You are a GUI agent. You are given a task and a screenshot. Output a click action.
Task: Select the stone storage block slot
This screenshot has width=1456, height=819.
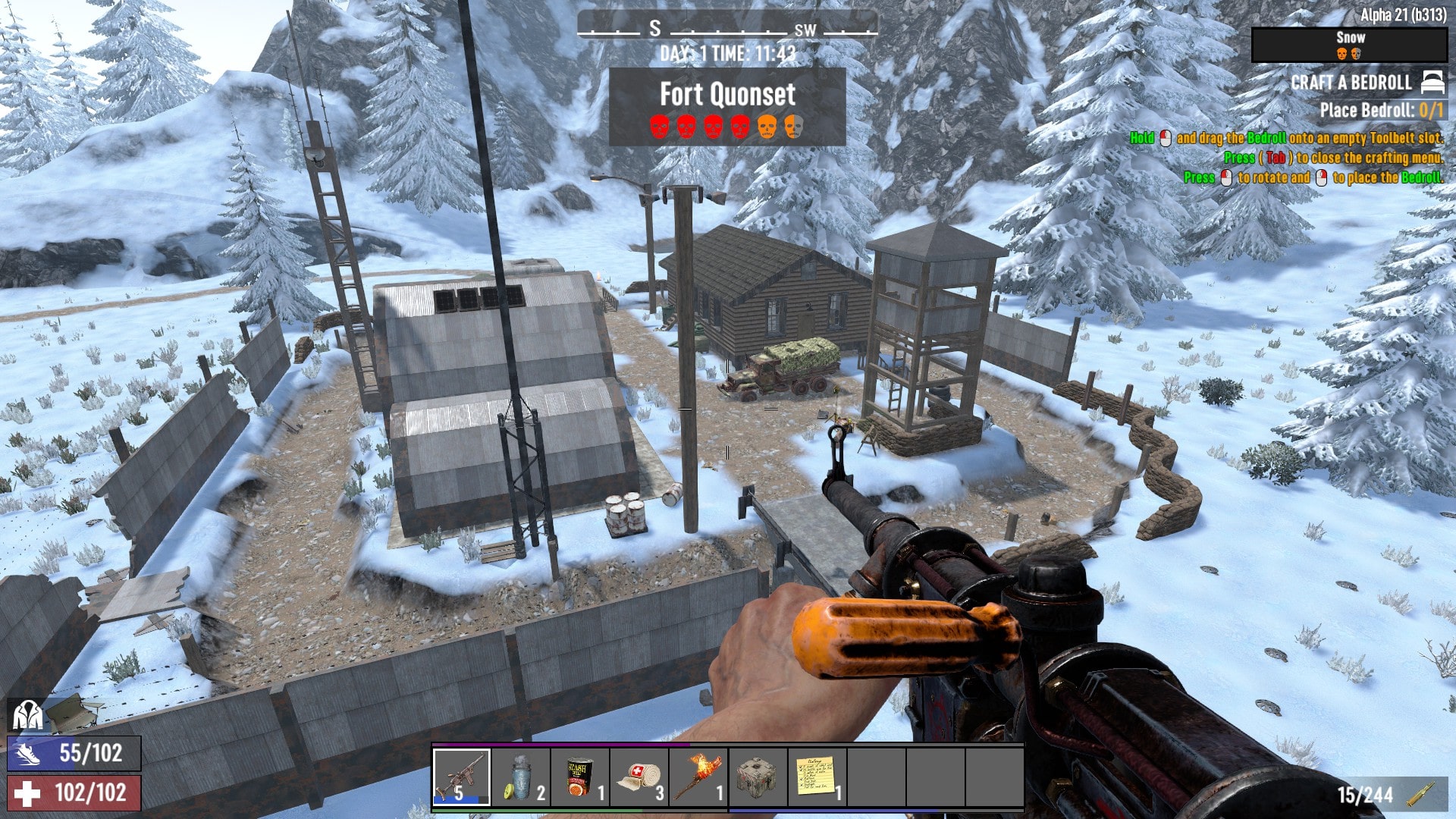(757, 777)
